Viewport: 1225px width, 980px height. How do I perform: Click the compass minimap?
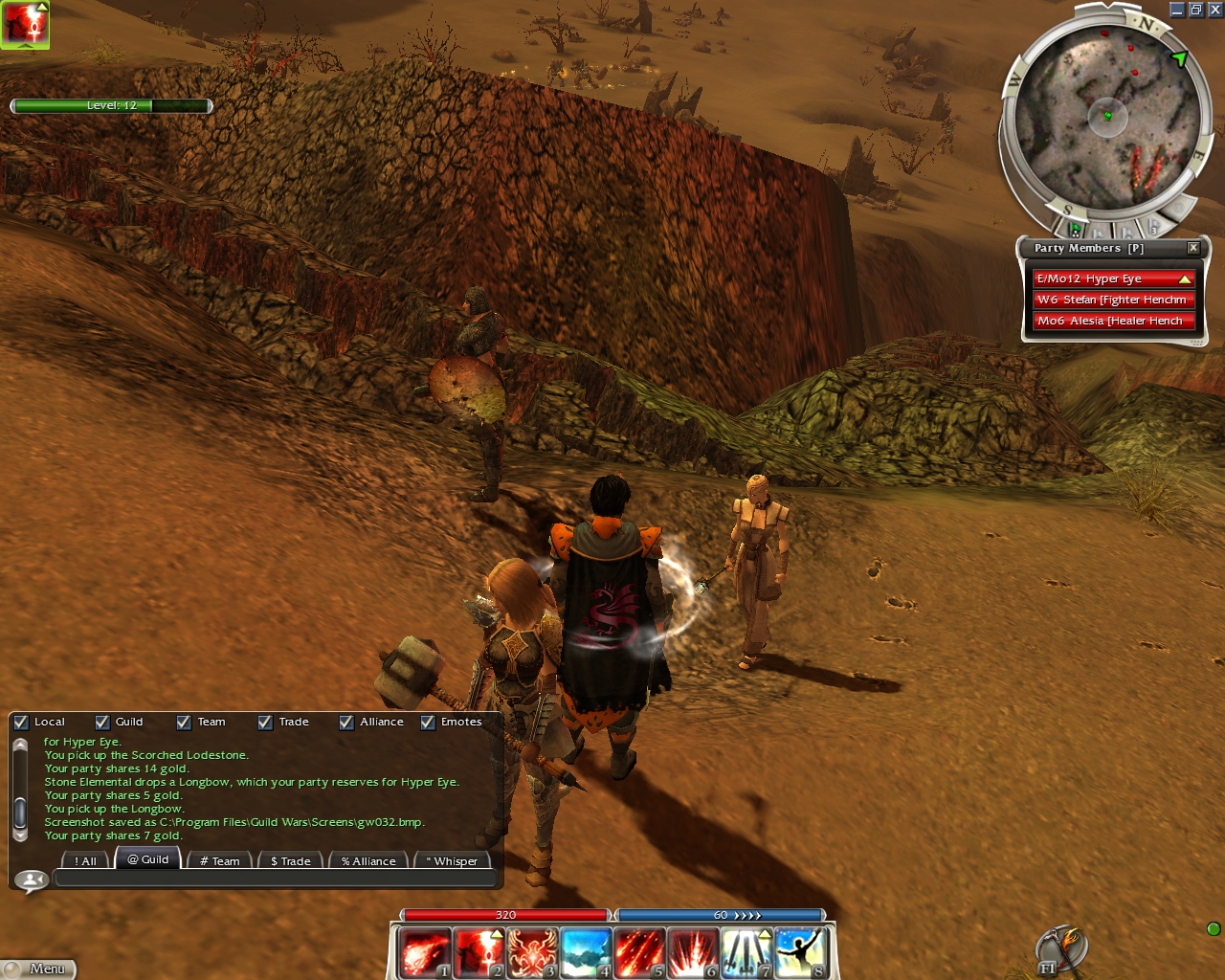pos(1107,117)
